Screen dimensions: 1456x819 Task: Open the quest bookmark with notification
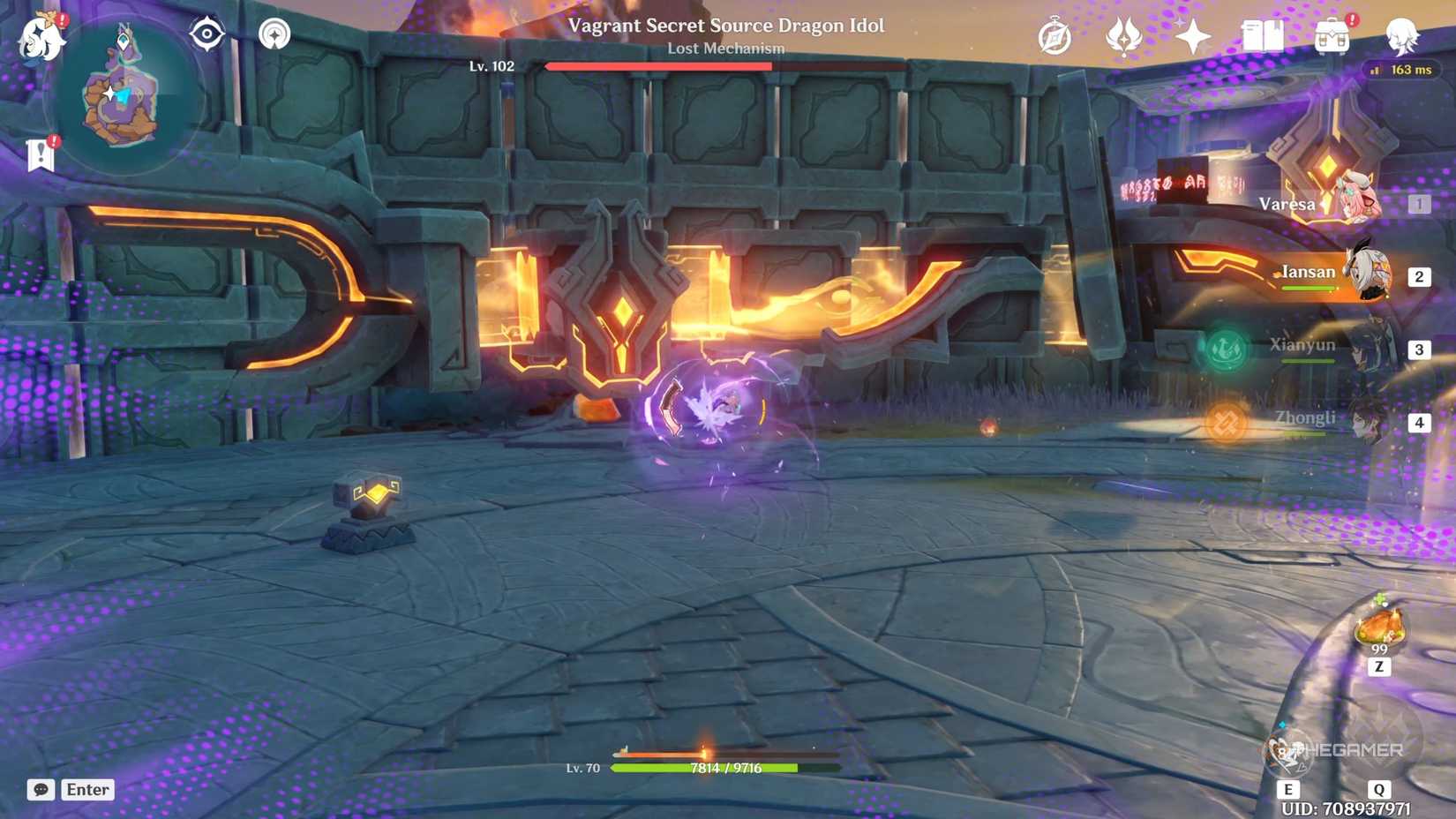point(39,153)
